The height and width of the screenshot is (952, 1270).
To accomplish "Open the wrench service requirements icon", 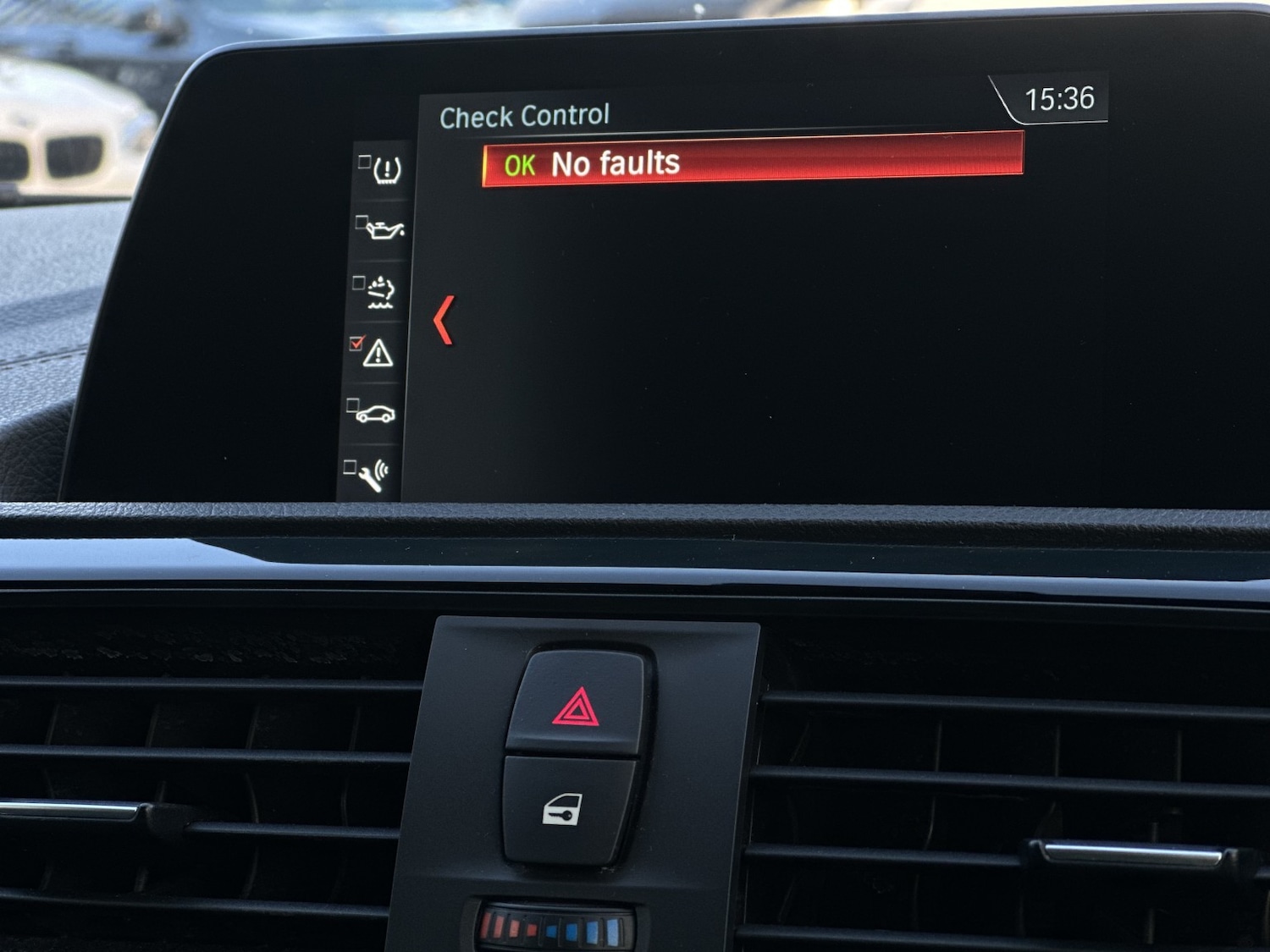I will coord(373,476).
